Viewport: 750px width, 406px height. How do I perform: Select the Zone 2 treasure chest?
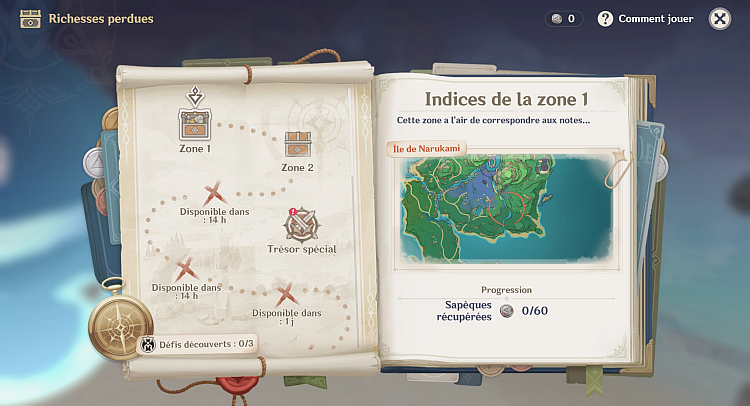[298, 145]
